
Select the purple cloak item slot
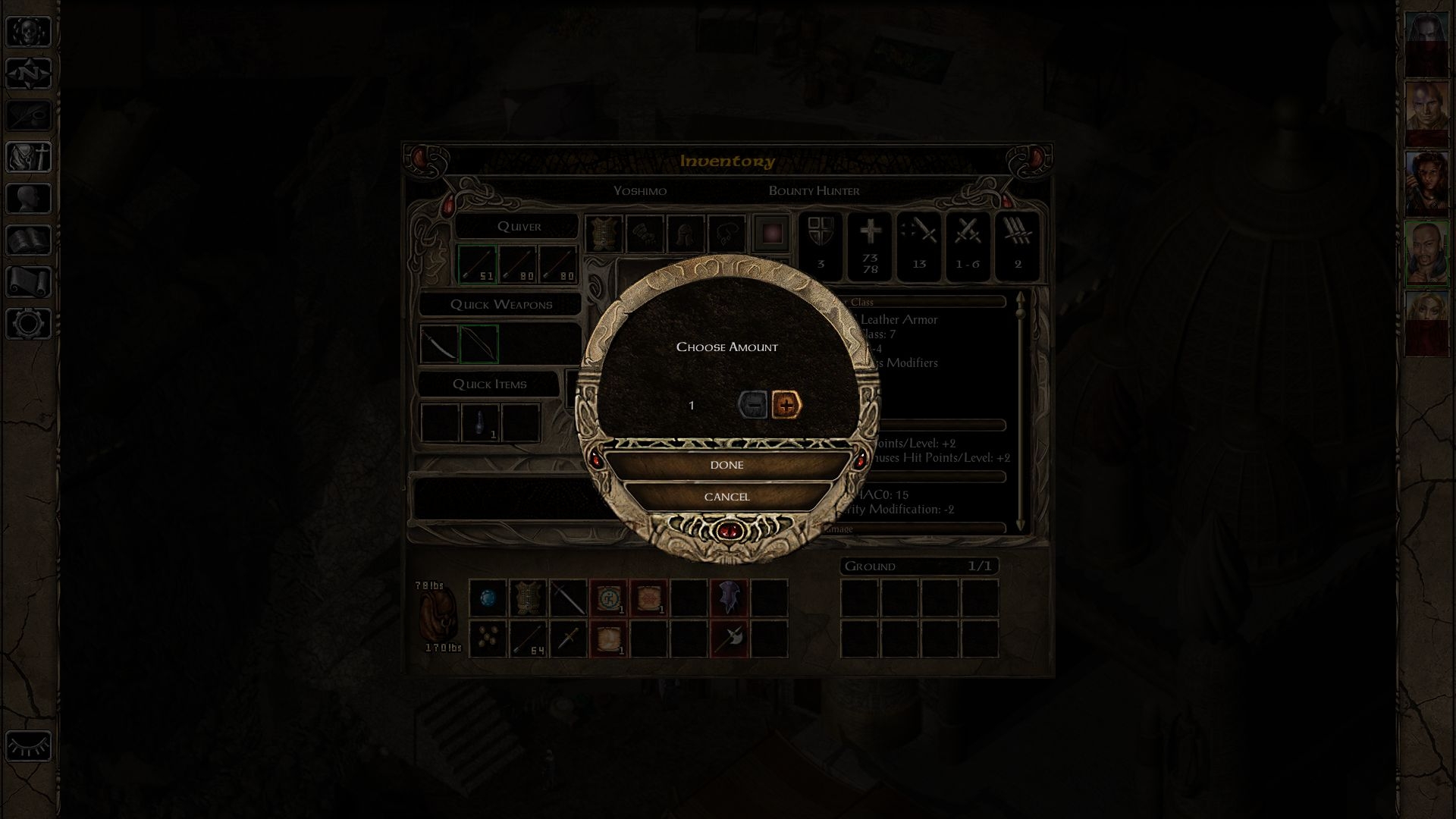pos(730,598)
